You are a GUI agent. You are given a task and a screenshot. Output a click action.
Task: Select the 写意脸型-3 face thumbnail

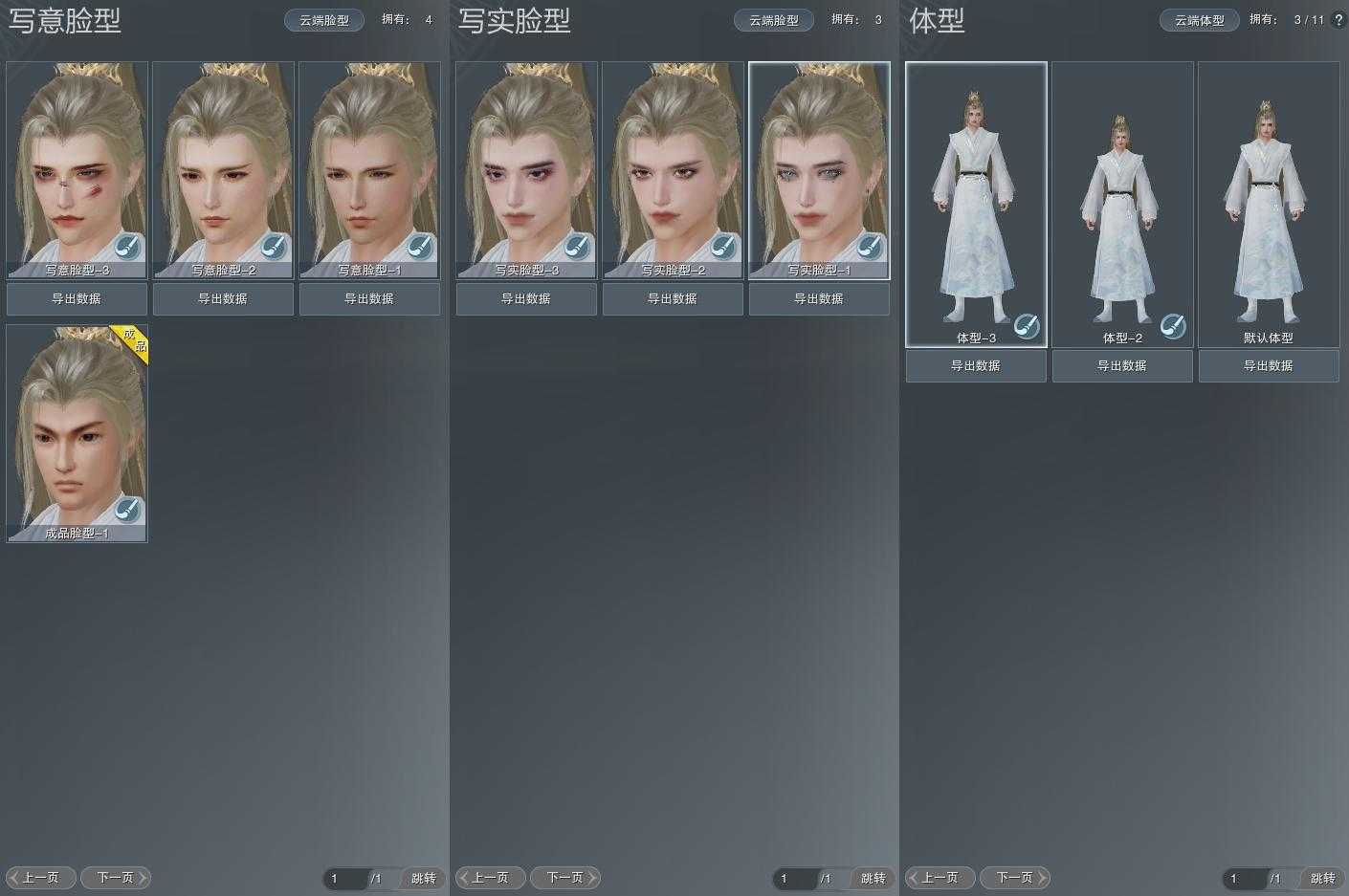[77, 163]
